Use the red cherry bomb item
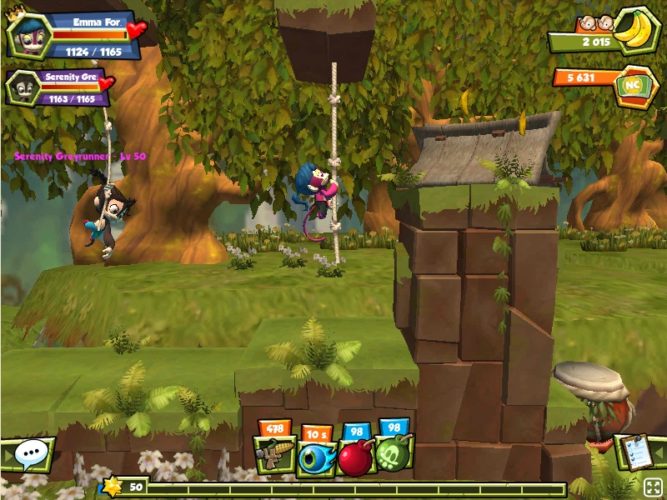This screenshot has height=500, width=667. [355, 455]
